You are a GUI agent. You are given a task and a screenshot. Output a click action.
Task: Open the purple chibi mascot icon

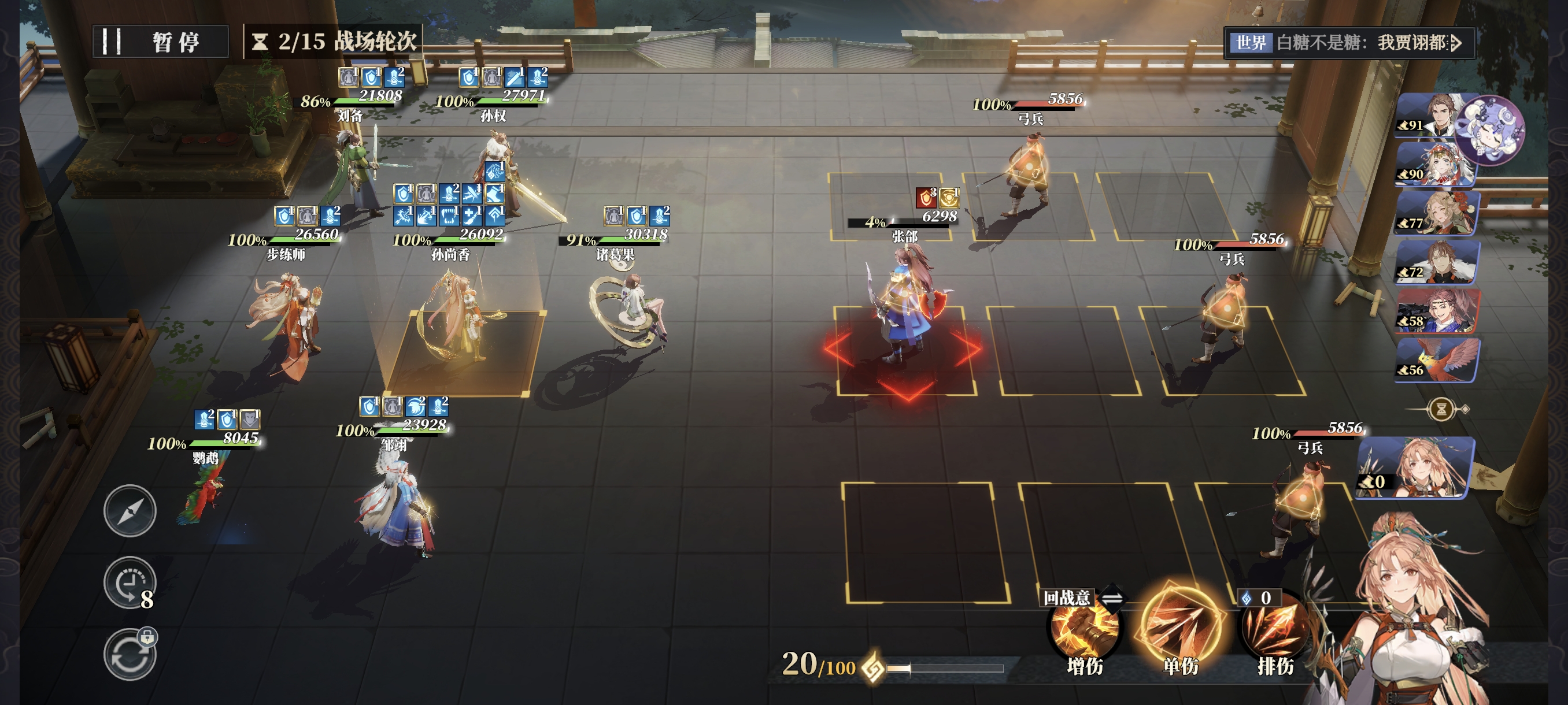(1490, 129)
